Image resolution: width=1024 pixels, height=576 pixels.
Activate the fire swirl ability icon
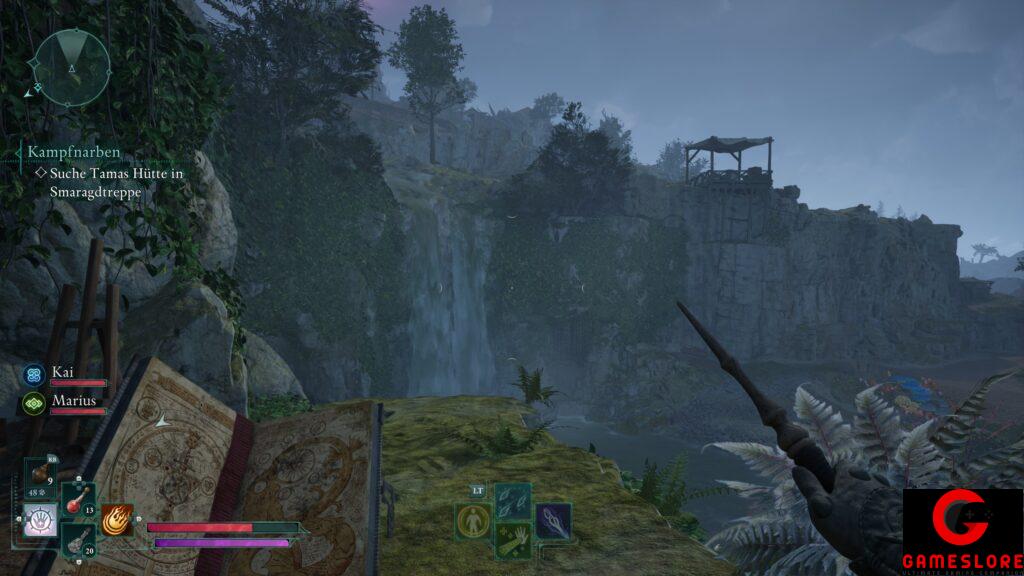(117, 520)
